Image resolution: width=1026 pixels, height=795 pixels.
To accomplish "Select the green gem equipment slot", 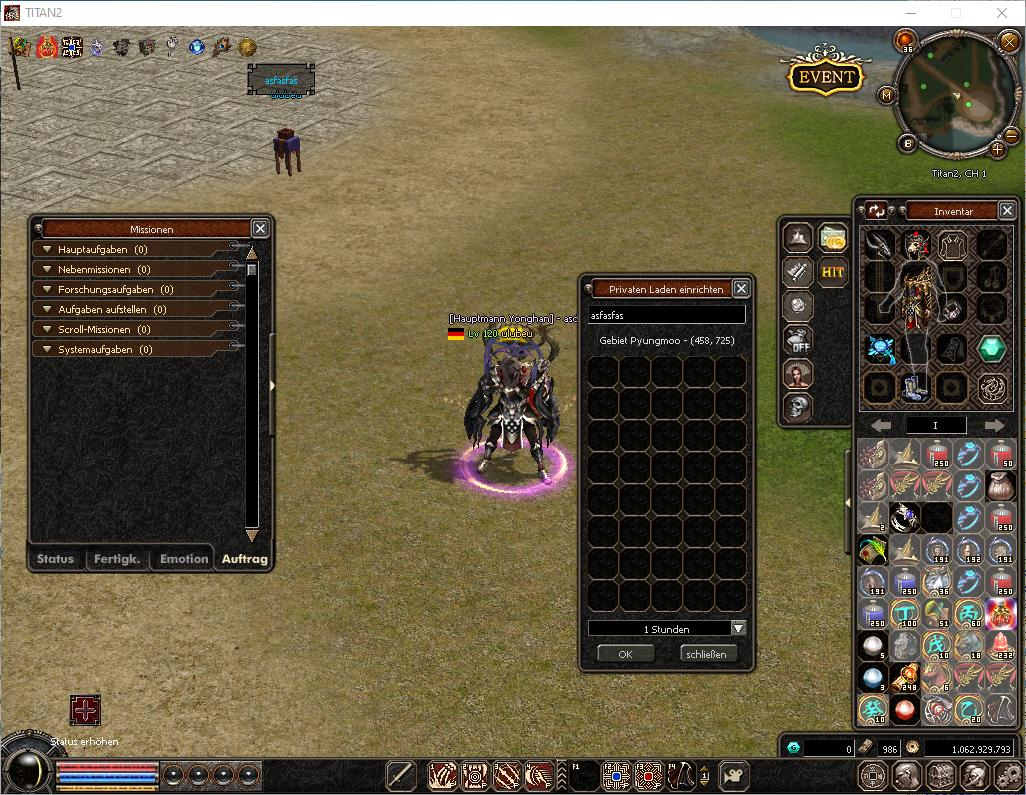I will 991,348.
